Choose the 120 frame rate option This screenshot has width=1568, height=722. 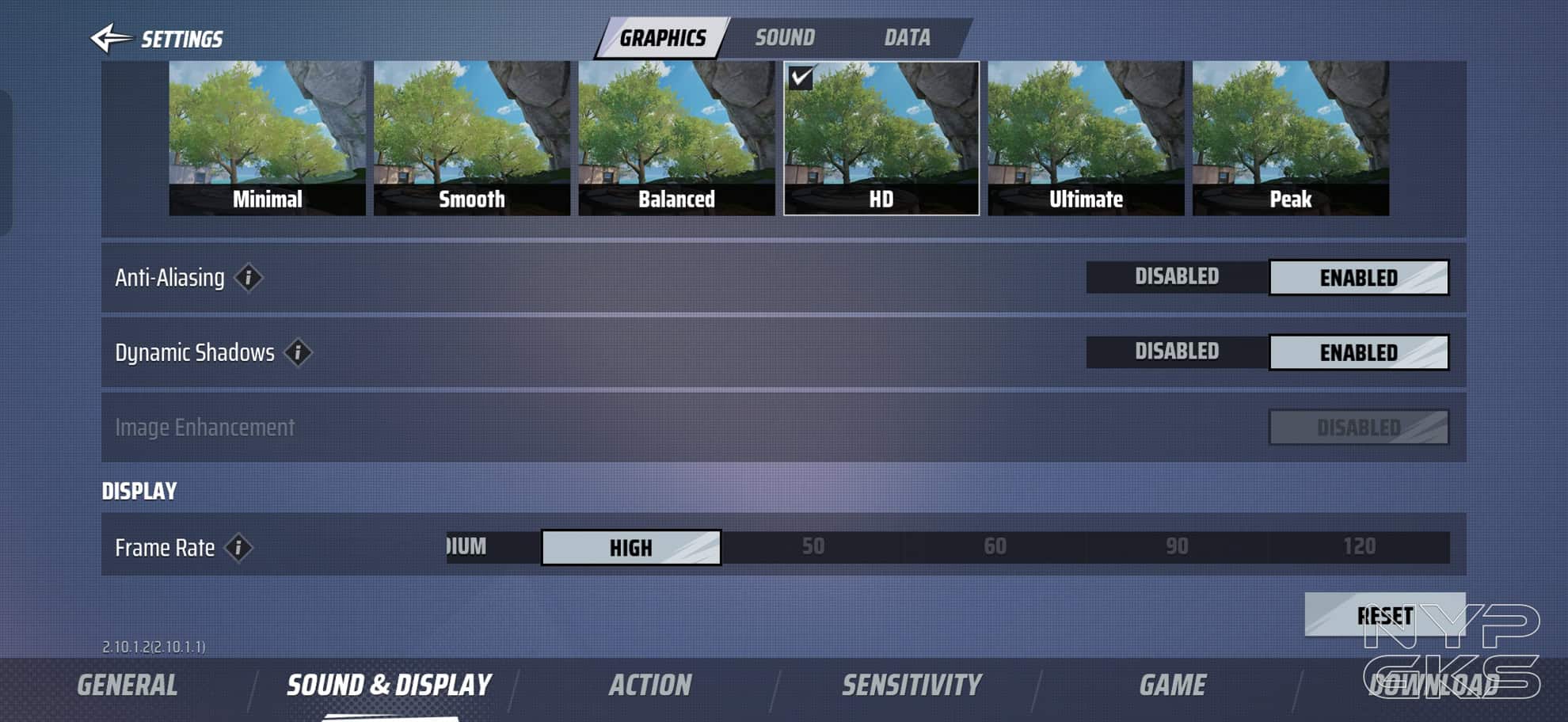1359,547
